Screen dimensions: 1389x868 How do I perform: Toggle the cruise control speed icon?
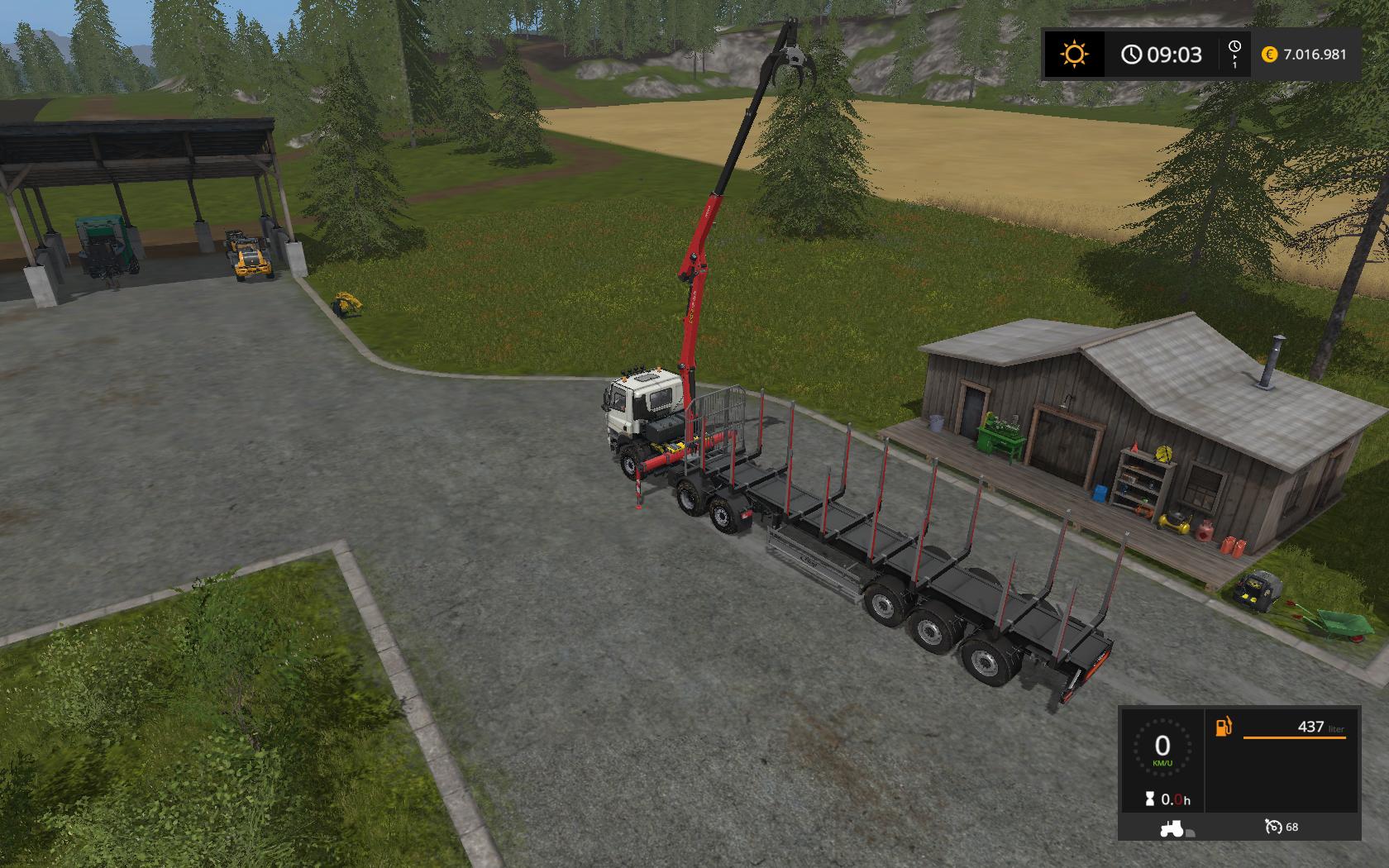click(1273, 827)
